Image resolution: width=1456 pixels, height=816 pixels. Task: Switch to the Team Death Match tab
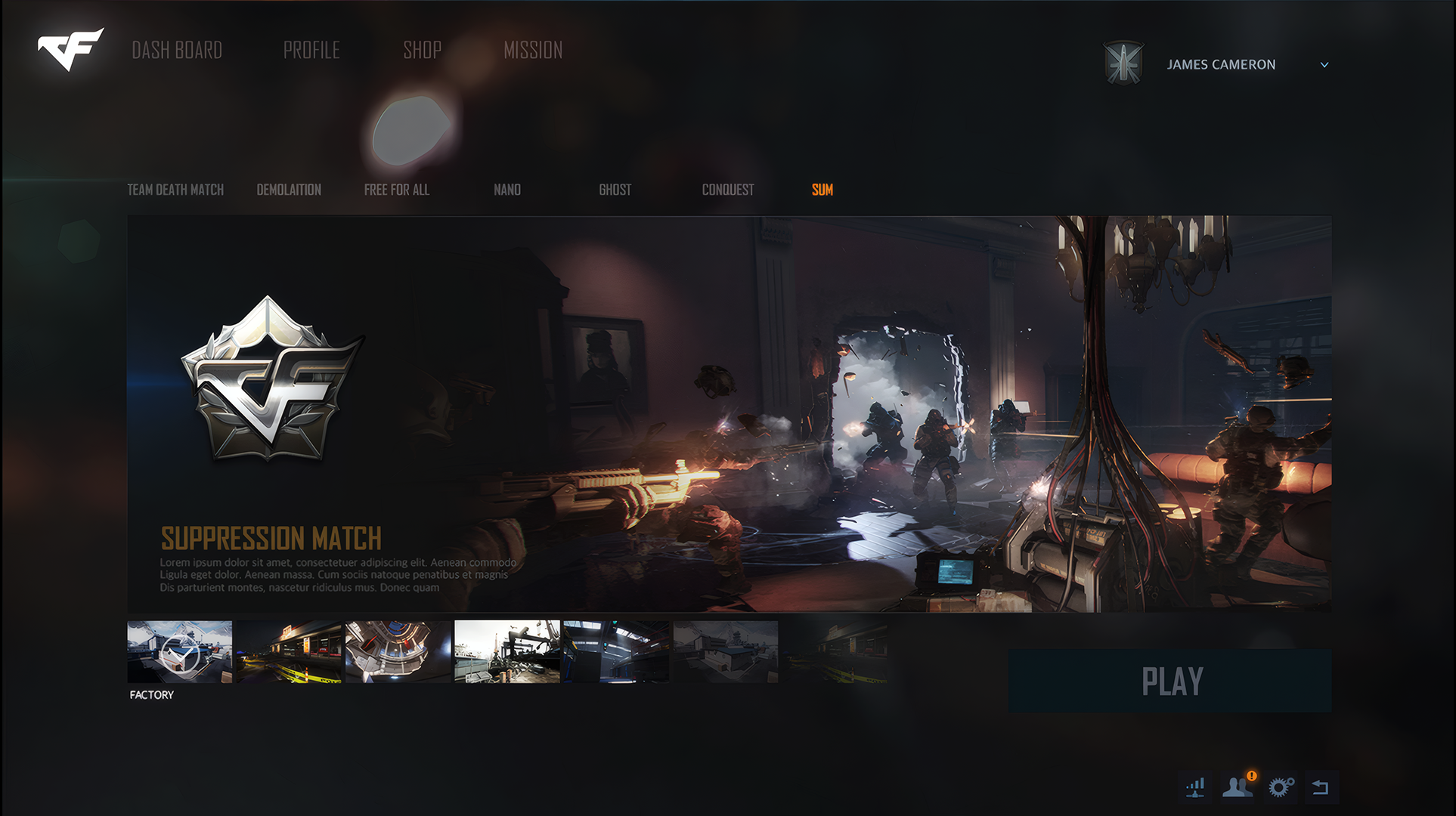[175, 190]
